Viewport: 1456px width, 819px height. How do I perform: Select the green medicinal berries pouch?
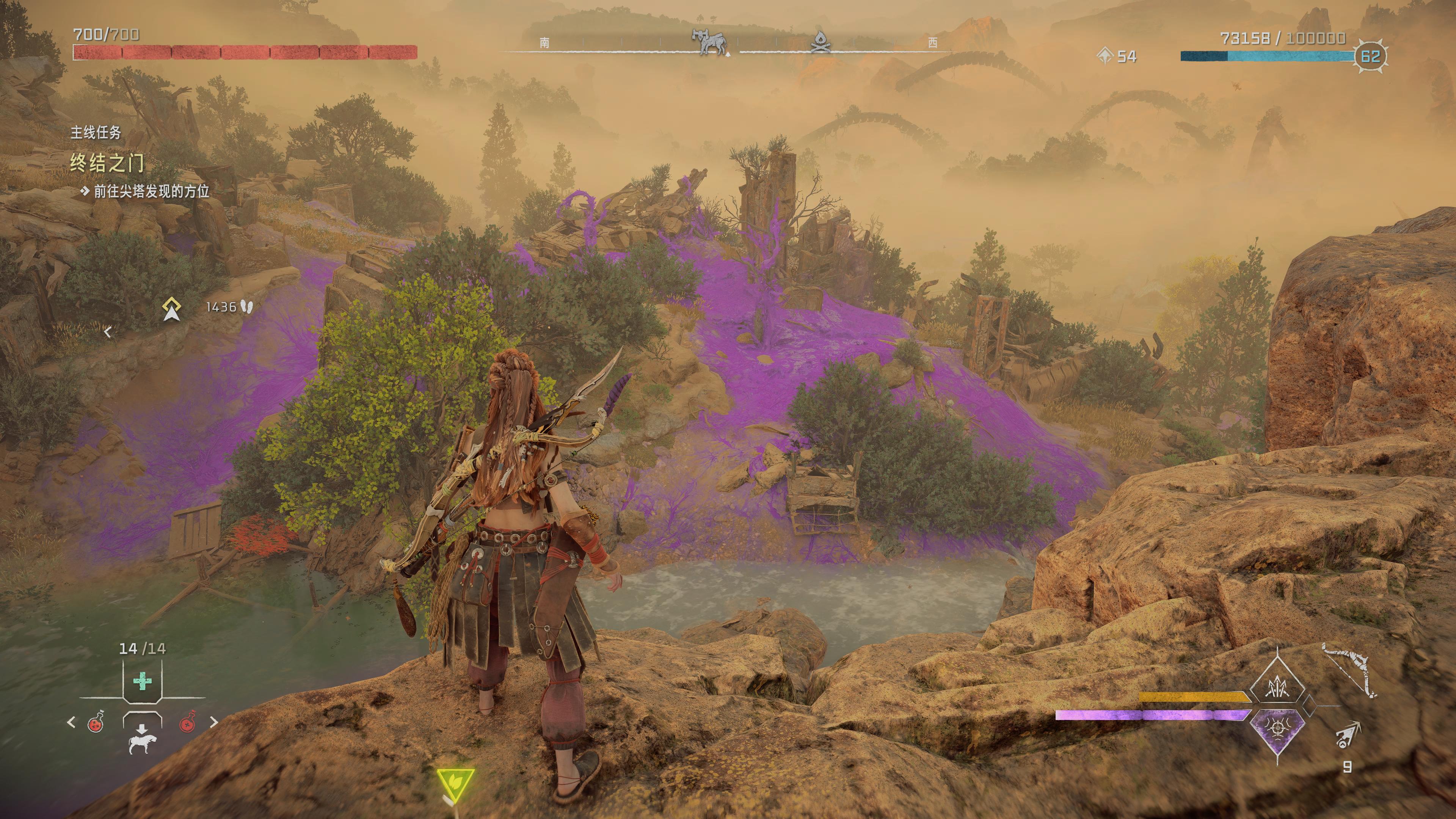tap(142, 681)
